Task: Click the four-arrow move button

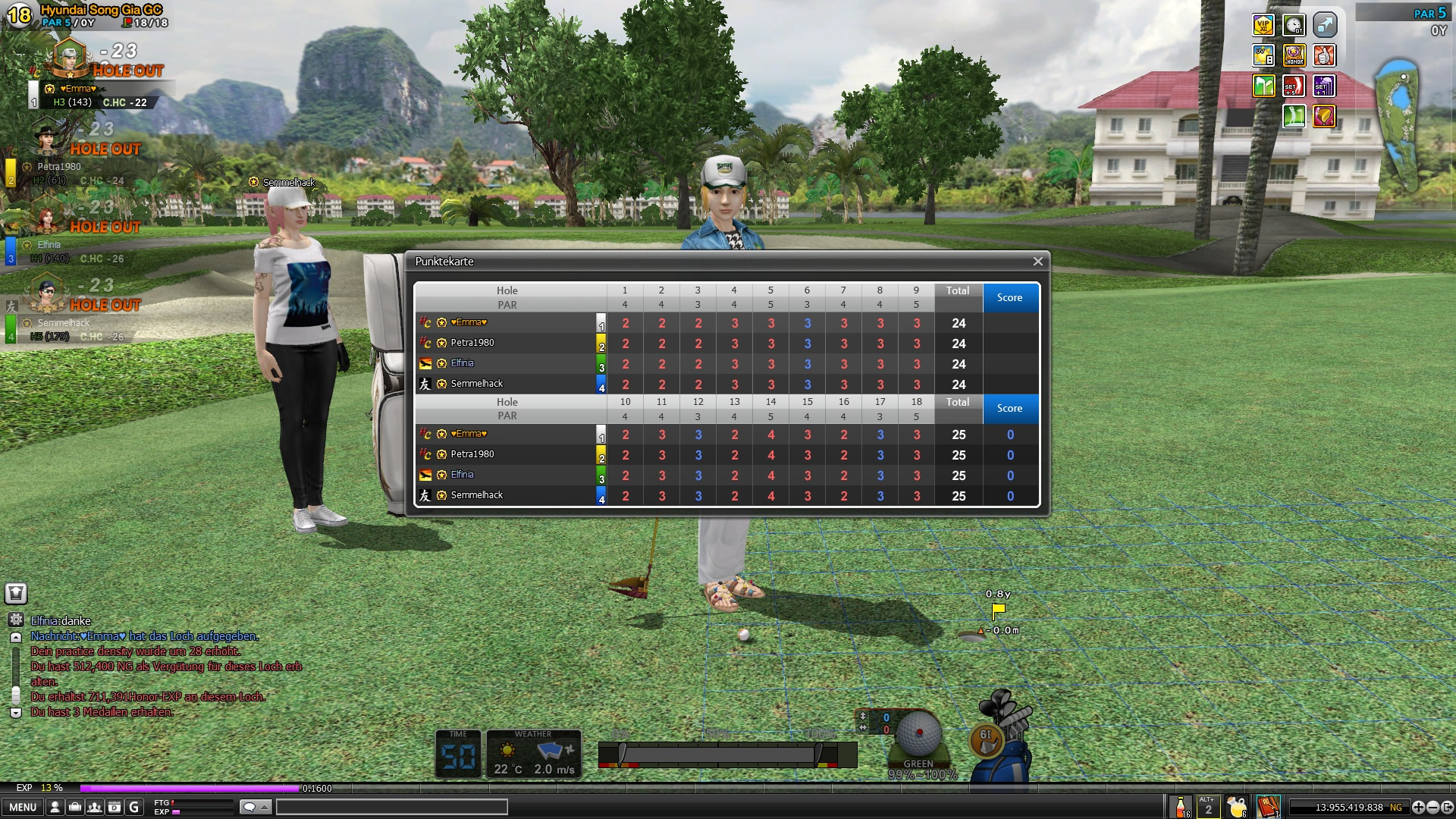Action: [x=1419, y=808]
